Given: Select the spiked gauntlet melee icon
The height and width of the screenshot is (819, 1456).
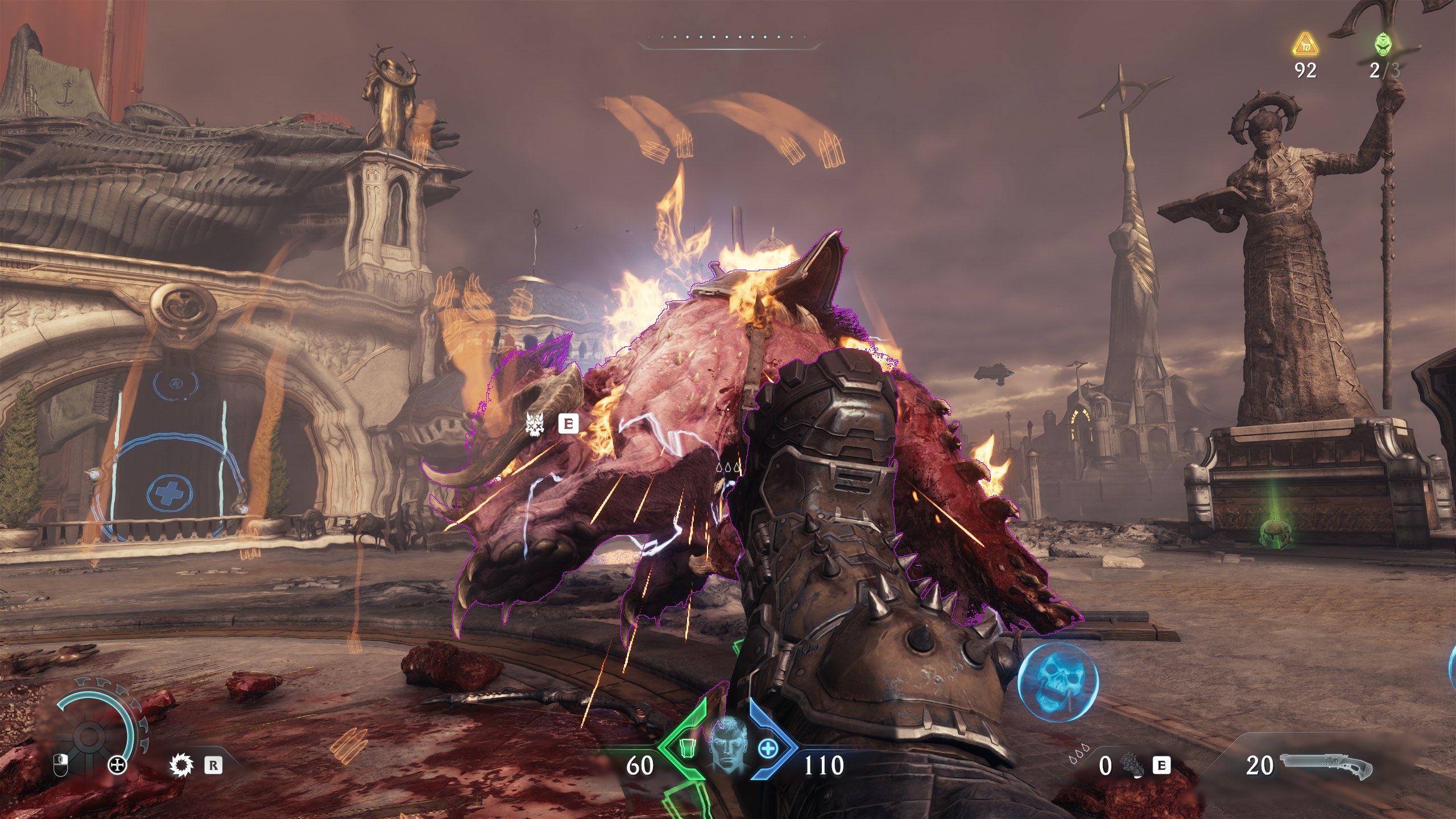Looking at the screenshot, I should point(1130,766).
